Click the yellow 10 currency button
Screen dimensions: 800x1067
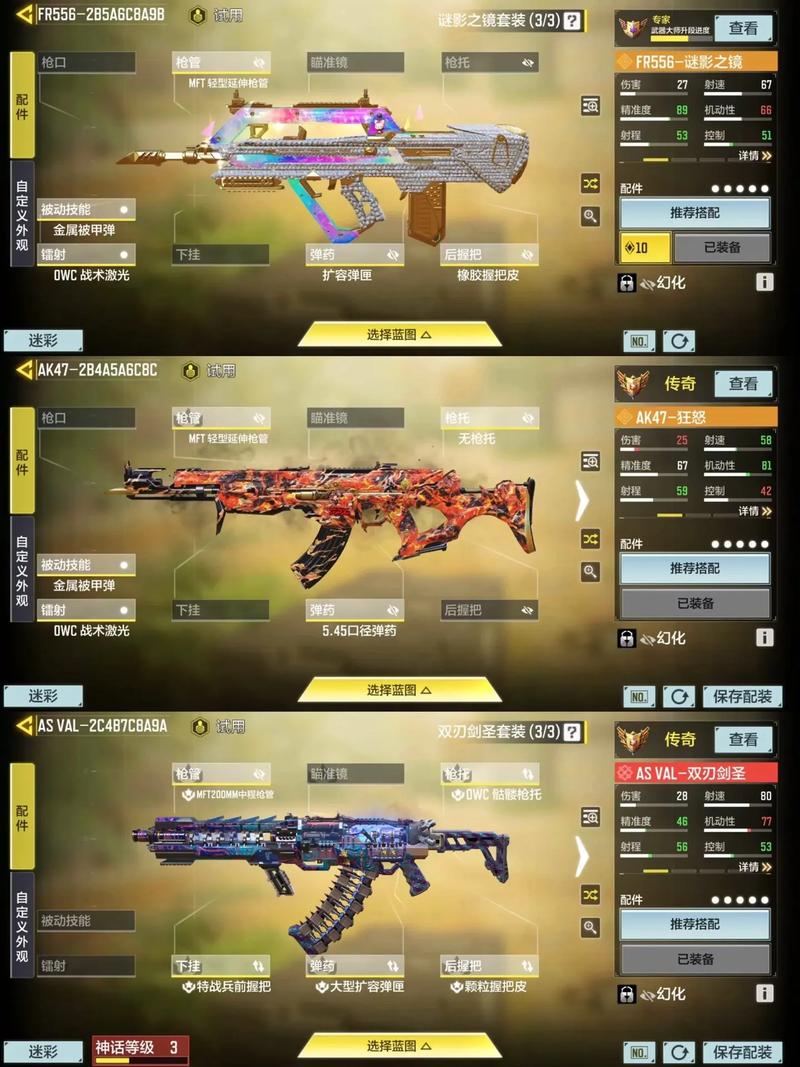point(643,247)
